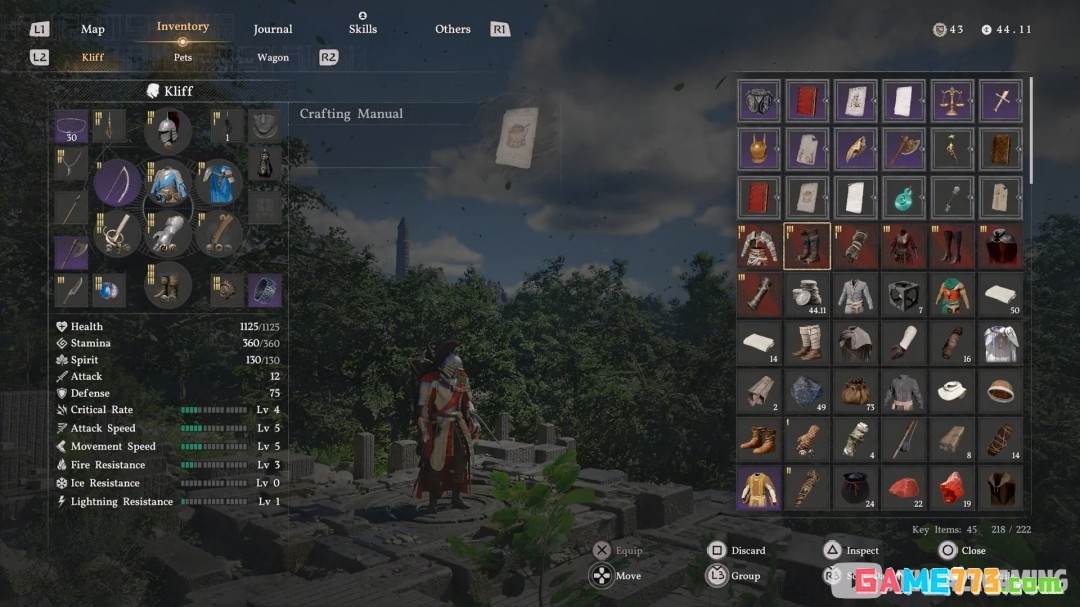Select the equipped battle axe slot
This screenshot has width=1080, height=607.
click(x=71, y=251)
